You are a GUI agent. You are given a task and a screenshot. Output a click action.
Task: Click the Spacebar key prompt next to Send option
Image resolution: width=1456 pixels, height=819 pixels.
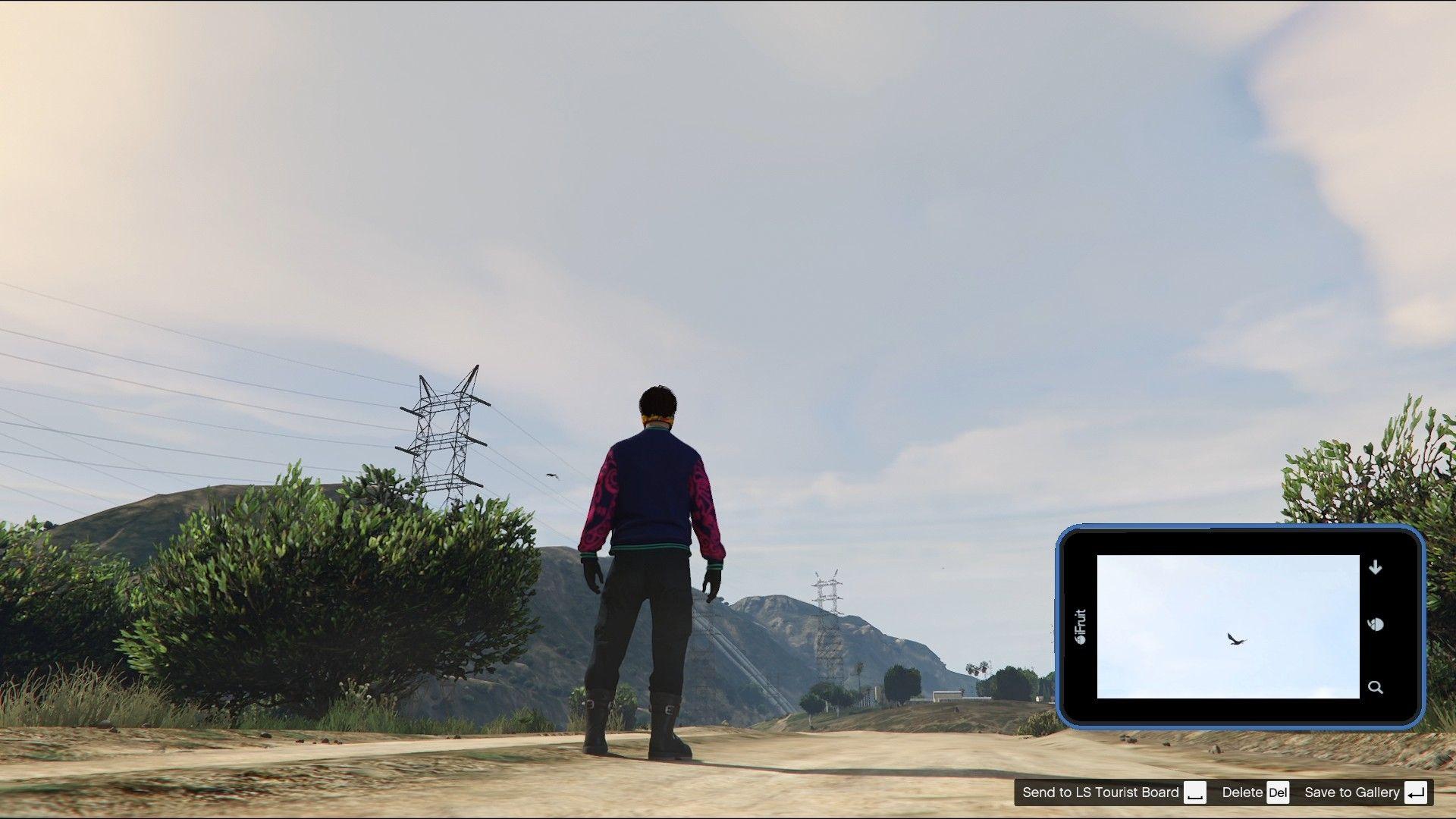(1194, 792)
